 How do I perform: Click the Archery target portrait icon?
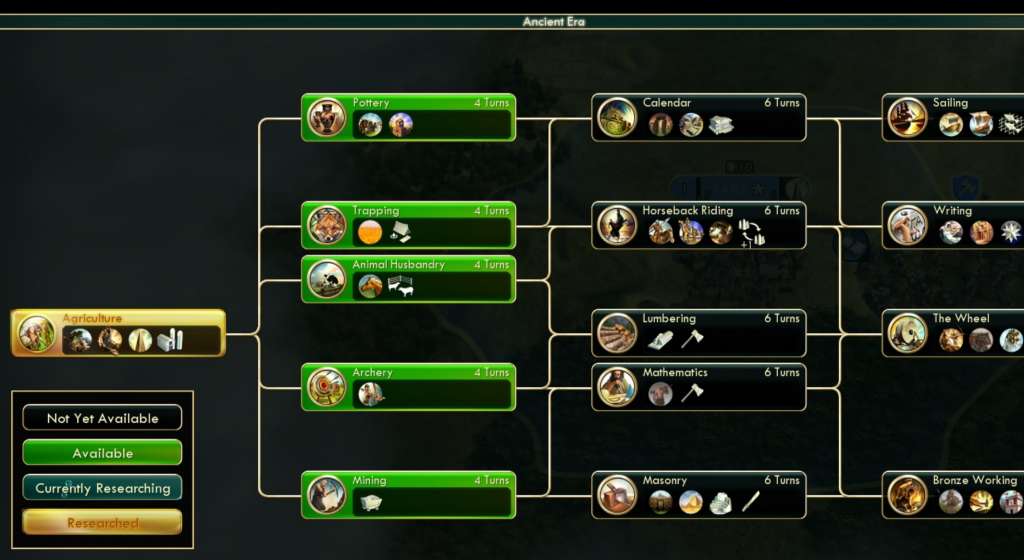point(327,388)
